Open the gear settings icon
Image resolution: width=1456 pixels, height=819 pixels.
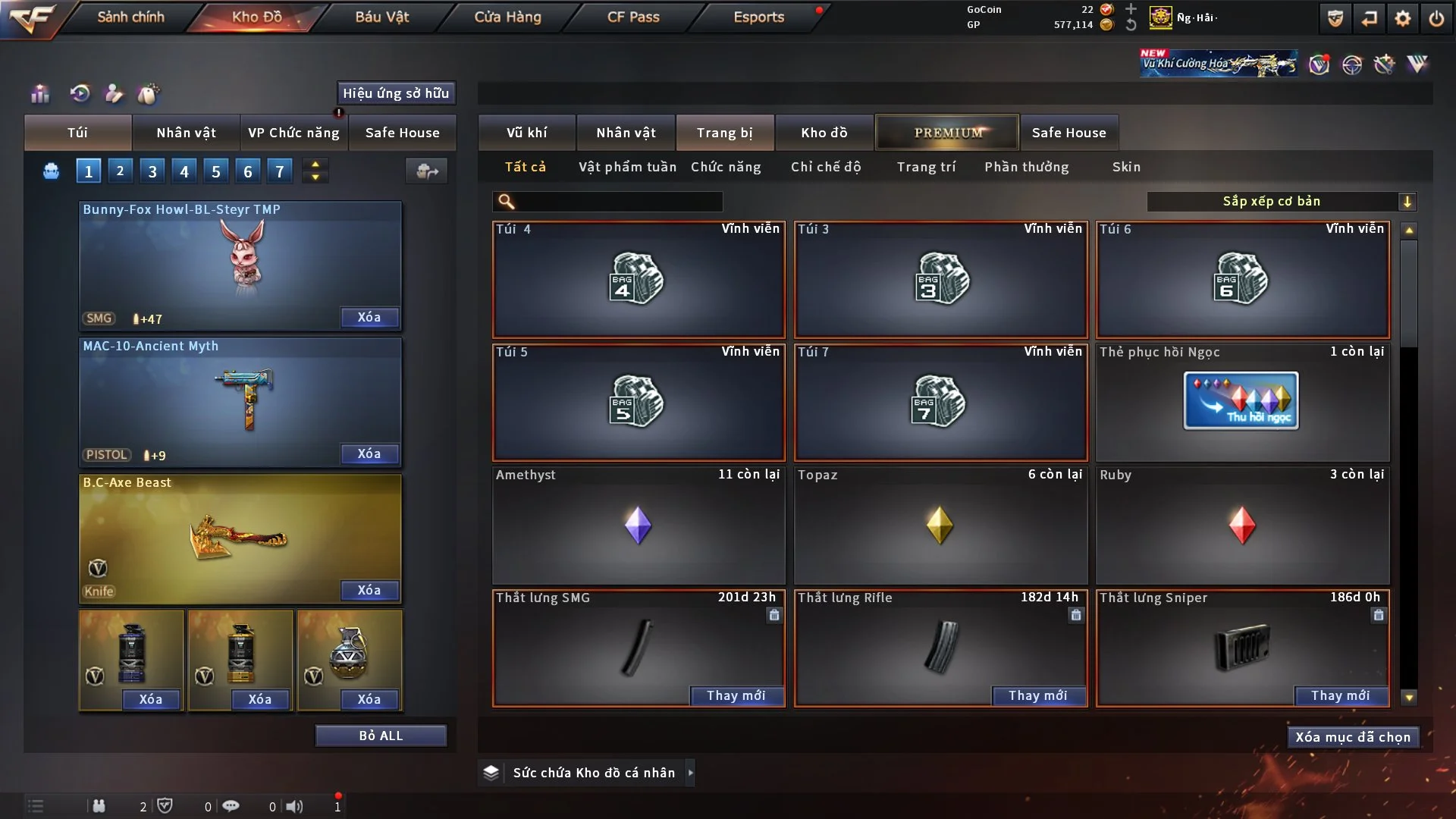pos(1403,18)
